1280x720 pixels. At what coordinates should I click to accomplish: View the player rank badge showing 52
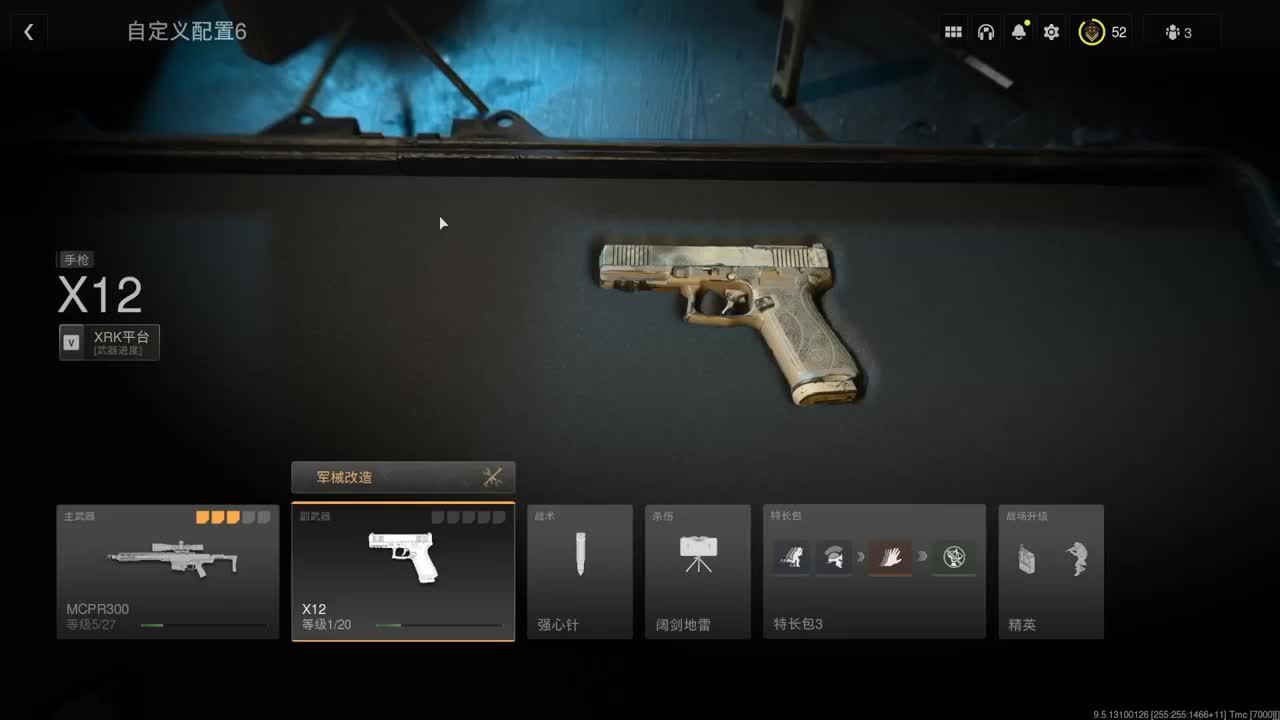[x=1103, y=32]
